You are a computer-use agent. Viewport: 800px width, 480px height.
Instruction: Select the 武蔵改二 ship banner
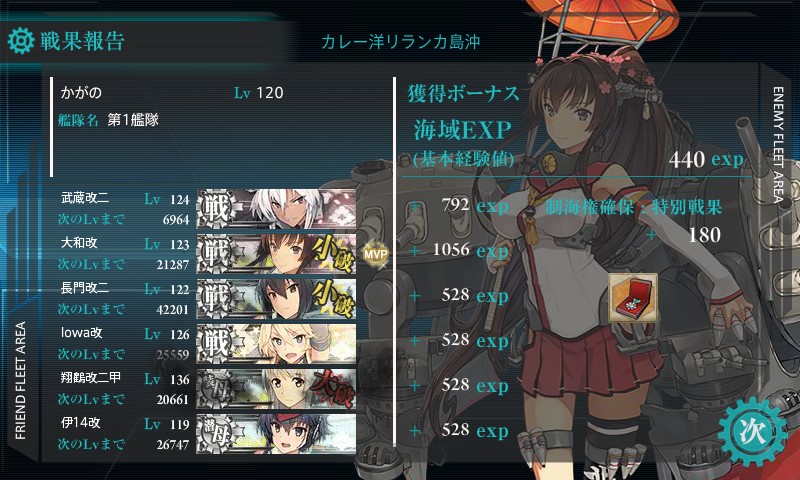click(277, 207)
